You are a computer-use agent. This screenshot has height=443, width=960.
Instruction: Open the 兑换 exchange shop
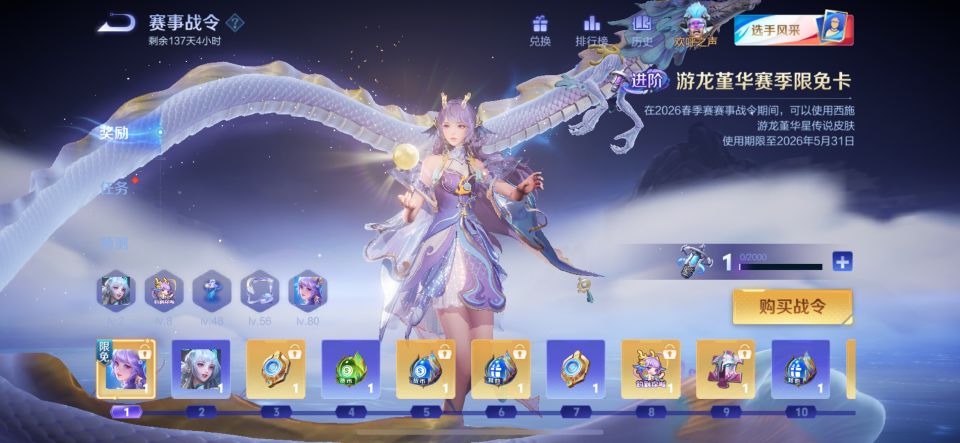[540, 30]
